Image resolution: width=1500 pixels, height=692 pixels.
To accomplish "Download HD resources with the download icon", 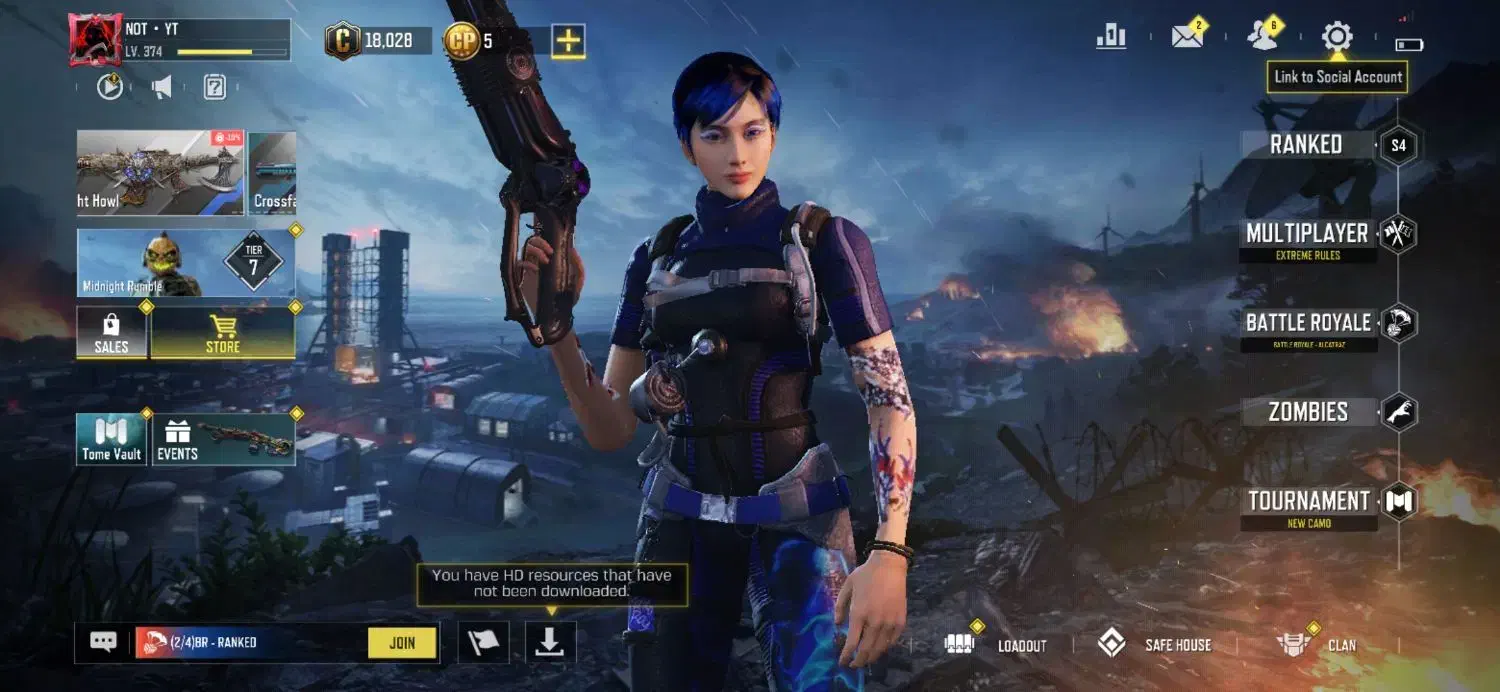I will point(550,643).
